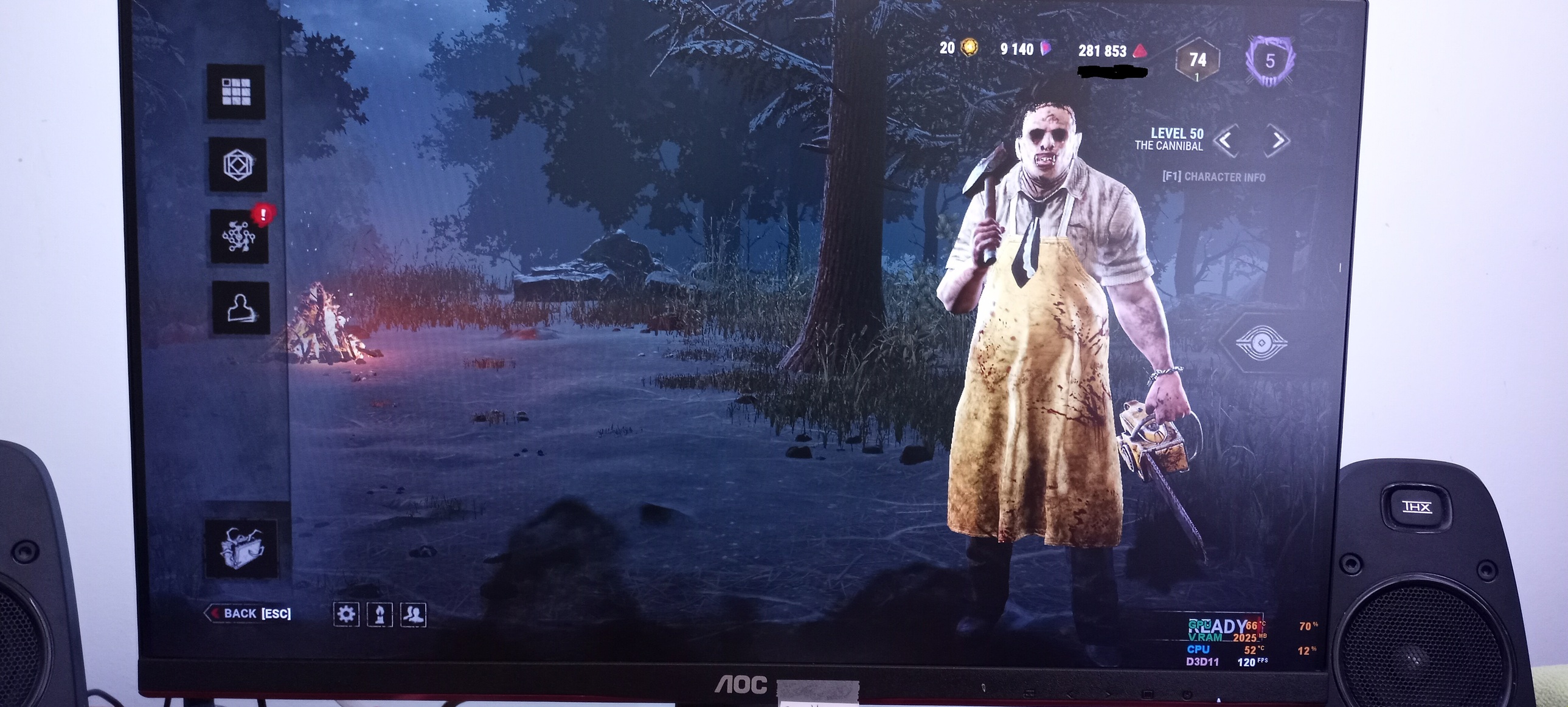Switch to the next killer with right arrow
This screenshot has height=707, width=1568.
(x=1277, y=140)
